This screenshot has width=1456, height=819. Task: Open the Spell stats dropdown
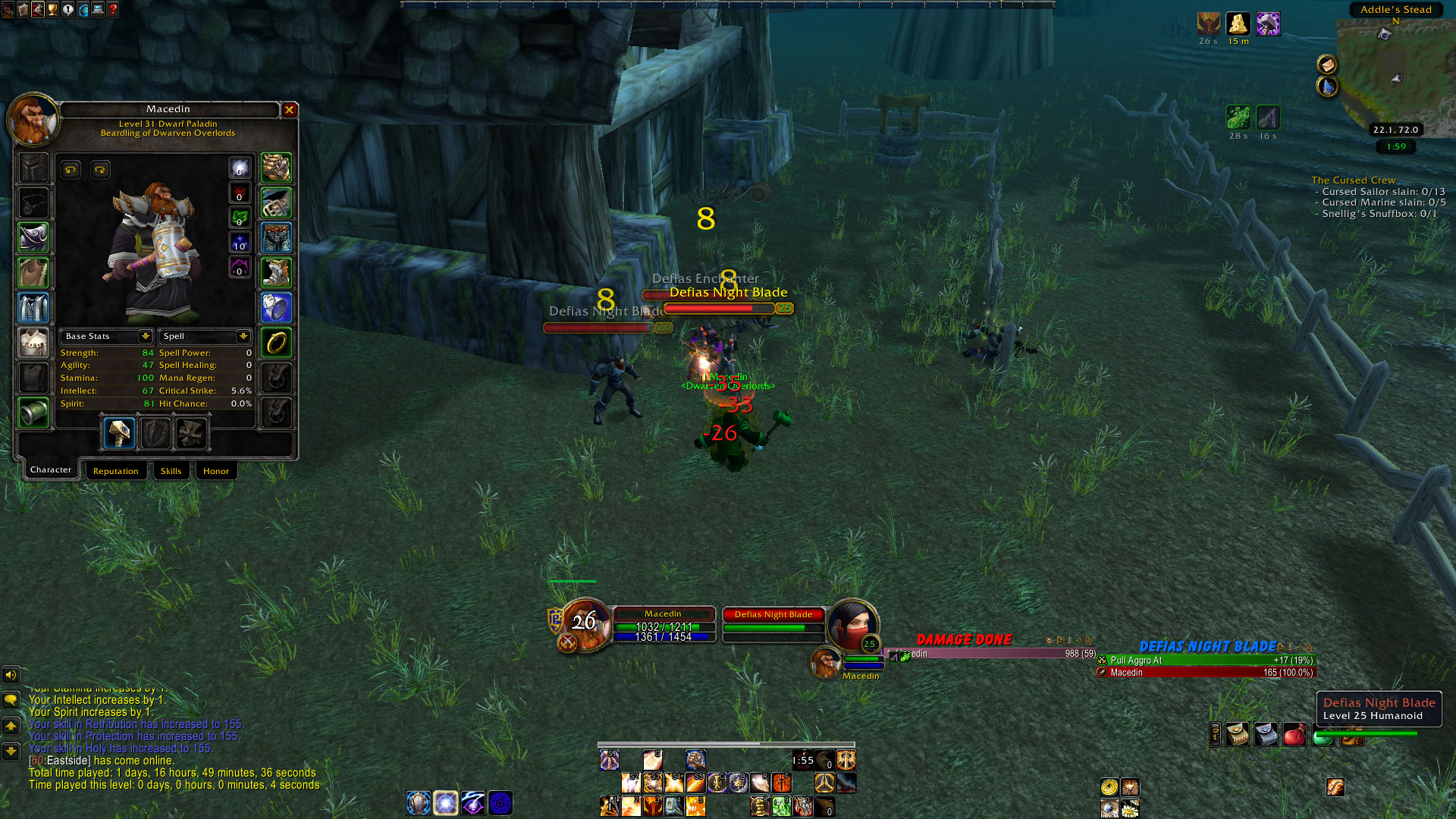pyautogui.click(x=243, y=336)
